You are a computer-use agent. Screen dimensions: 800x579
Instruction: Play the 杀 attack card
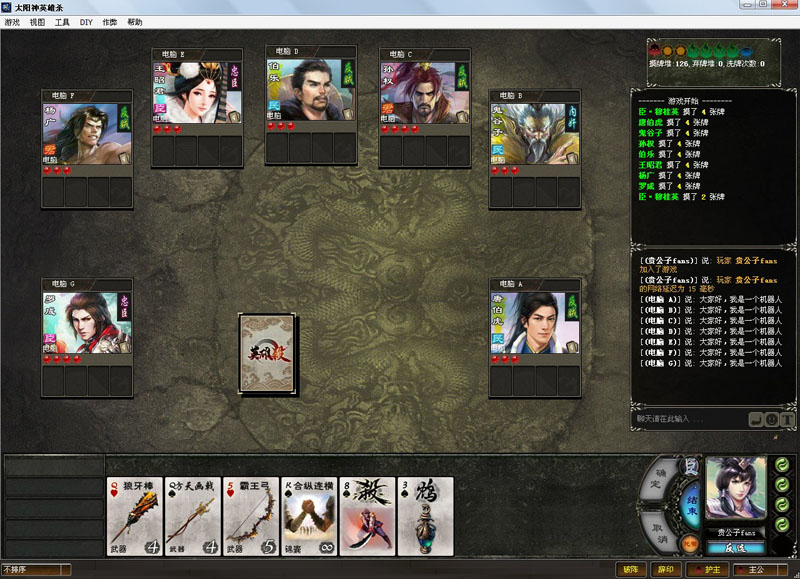click(367, 516)
